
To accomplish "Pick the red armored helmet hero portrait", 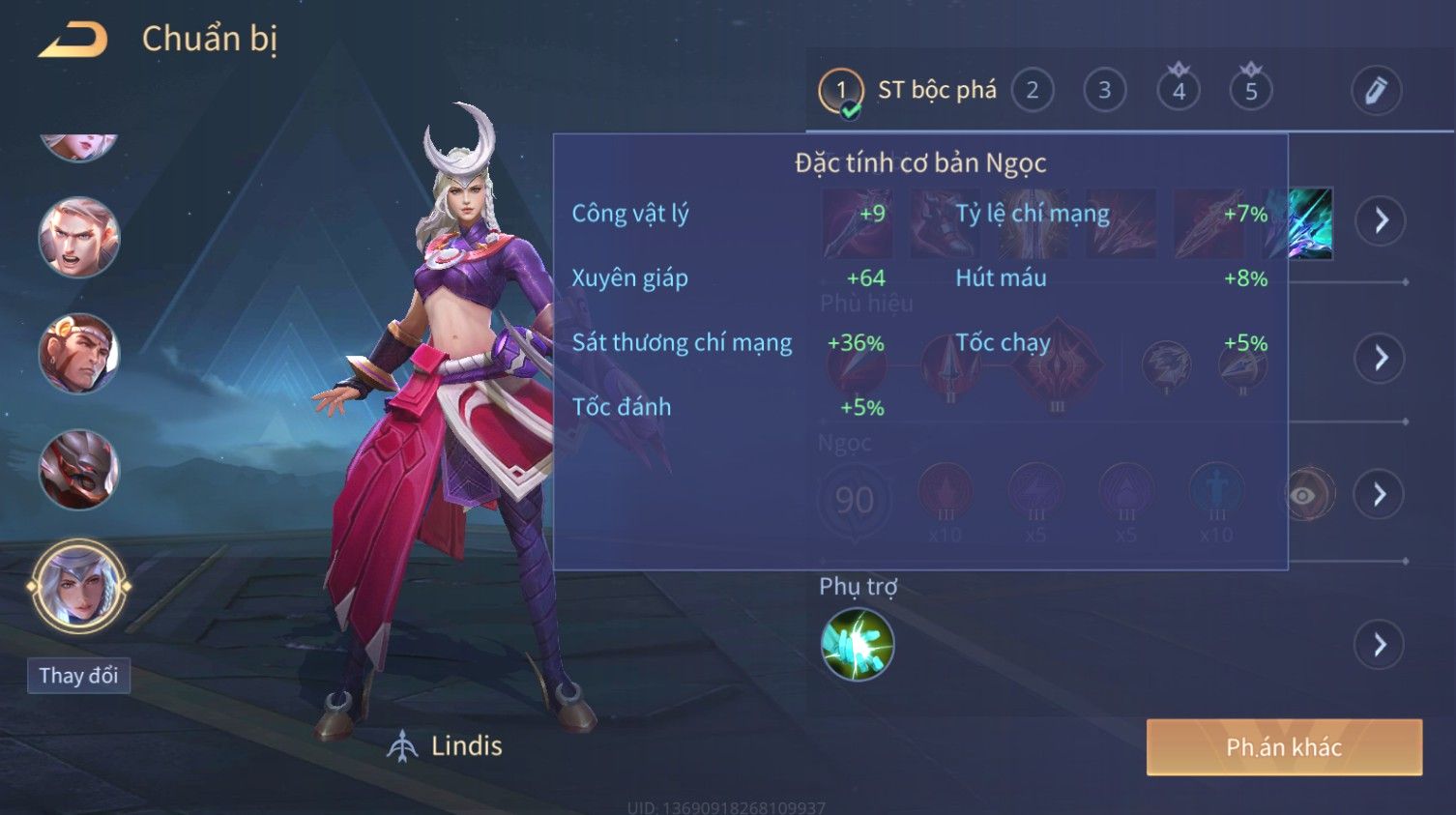I will point(78,470).
